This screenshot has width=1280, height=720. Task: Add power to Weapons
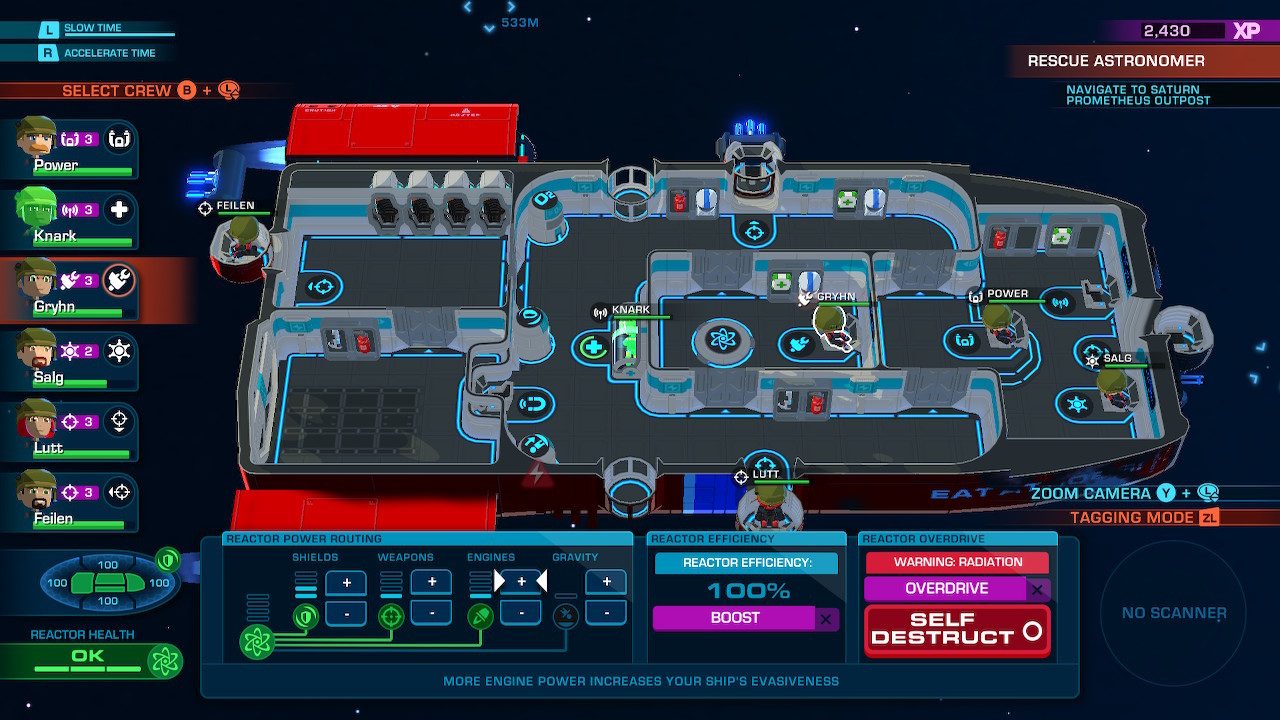click(x=432, y=582)
